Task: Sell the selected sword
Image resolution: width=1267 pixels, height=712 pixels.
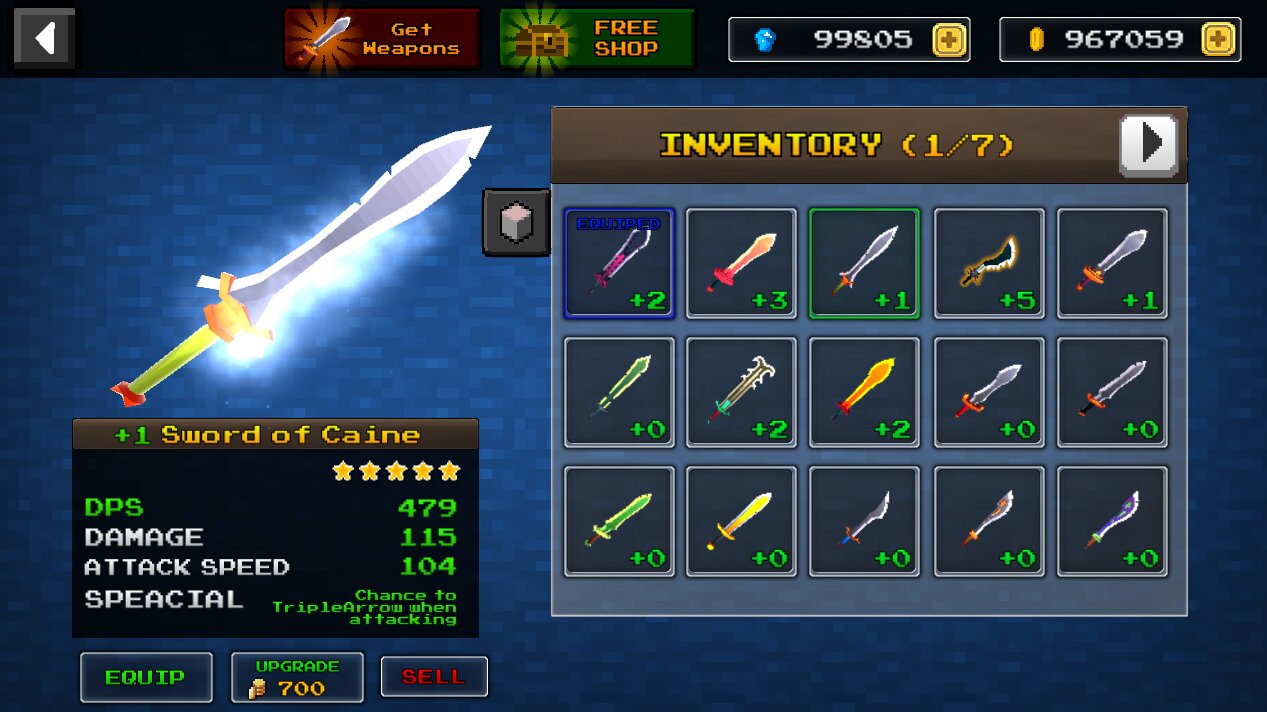Action: point(434,677)
